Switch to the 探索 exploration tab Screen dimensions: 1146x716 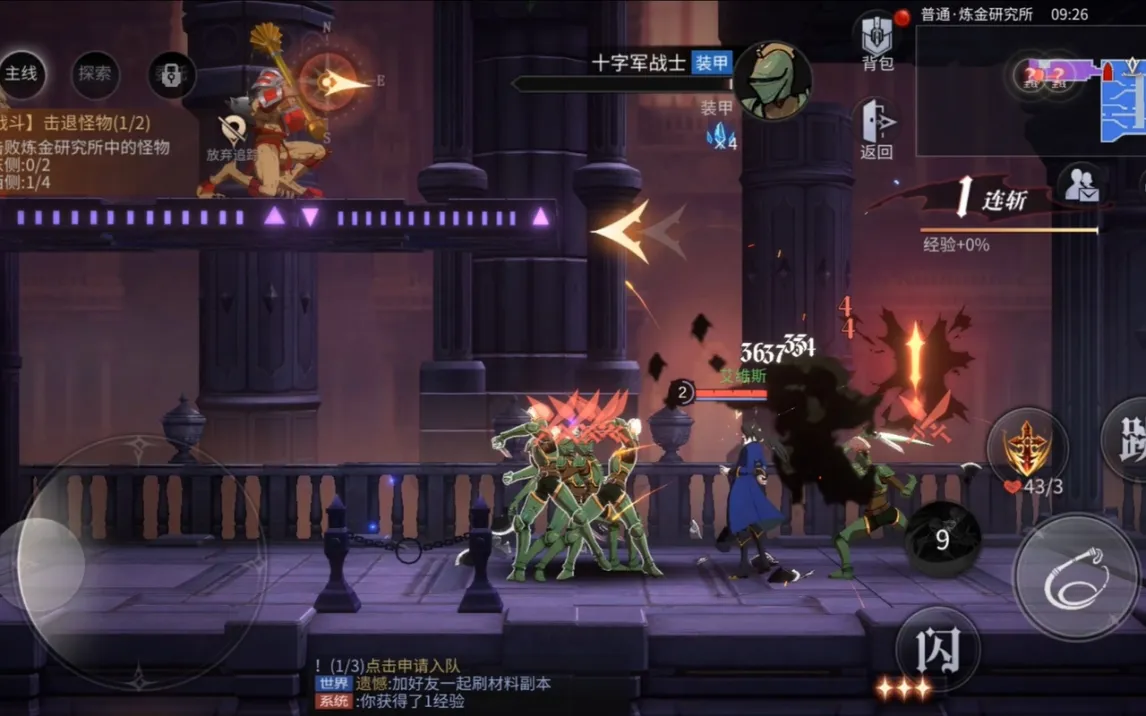point(95,74)
